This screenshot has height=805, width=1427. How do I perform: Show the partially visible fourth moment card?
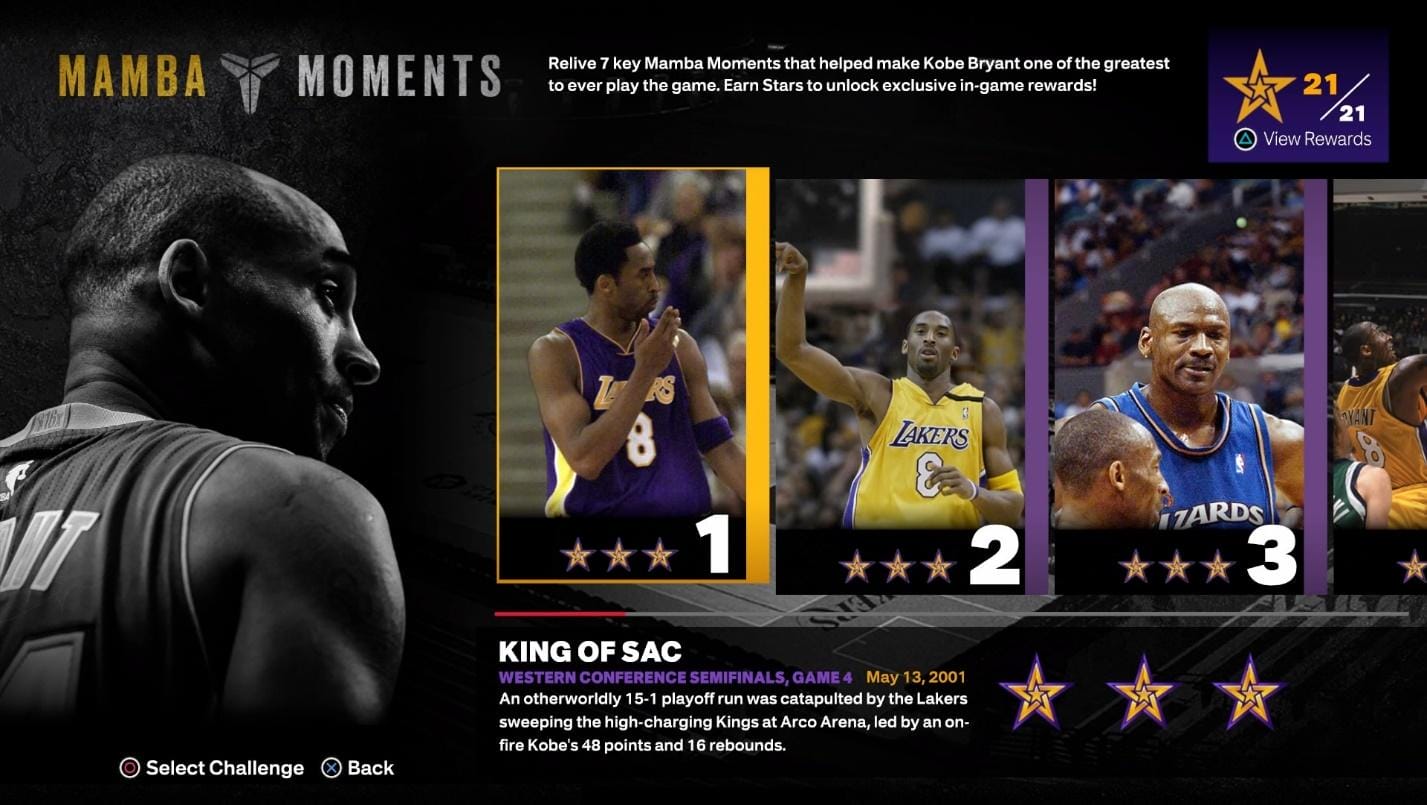[x=1382, y=385]
